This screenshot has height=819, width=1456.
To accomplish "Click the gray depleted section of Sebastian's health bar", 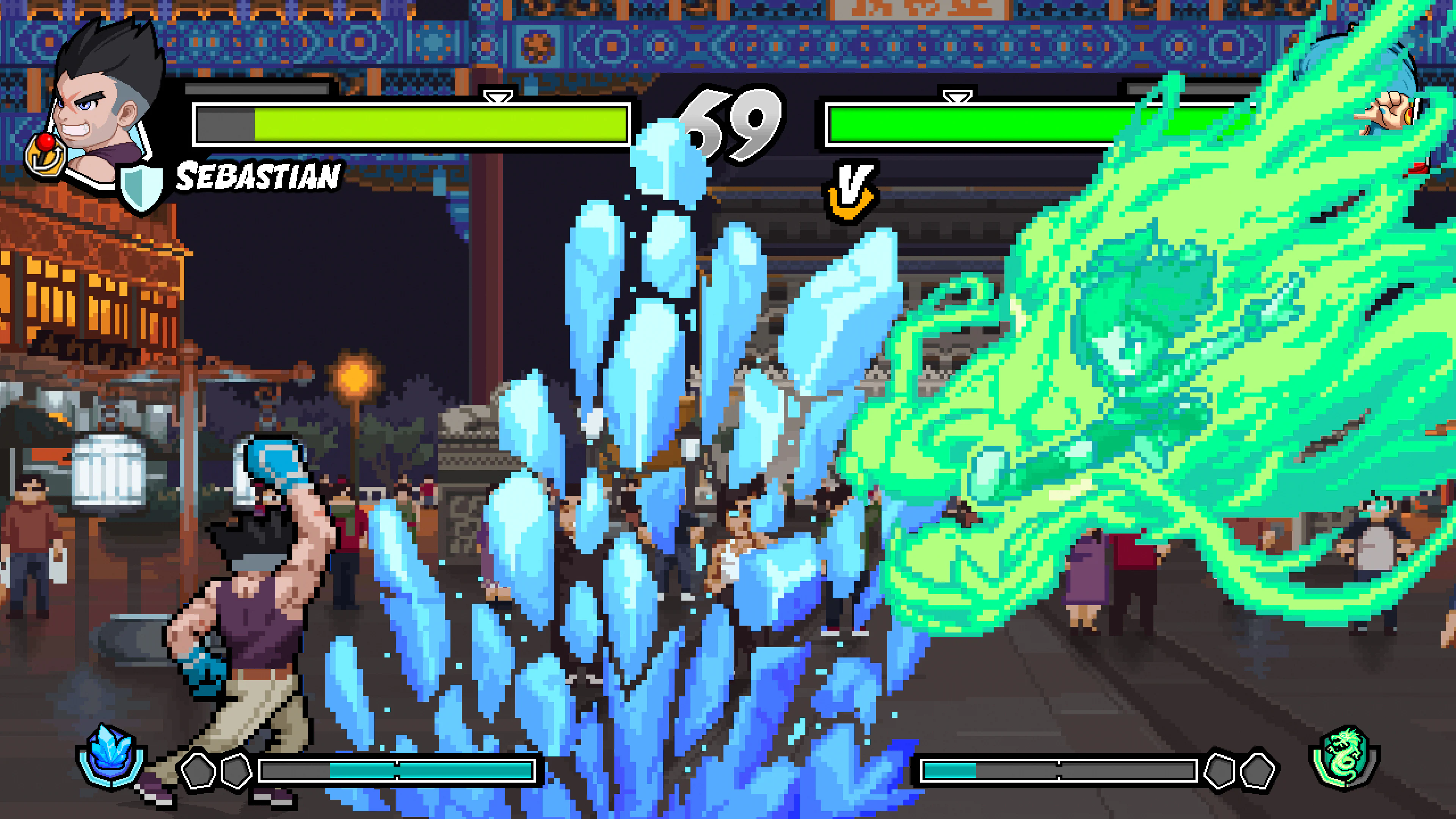I will click(x=226, y=126).
